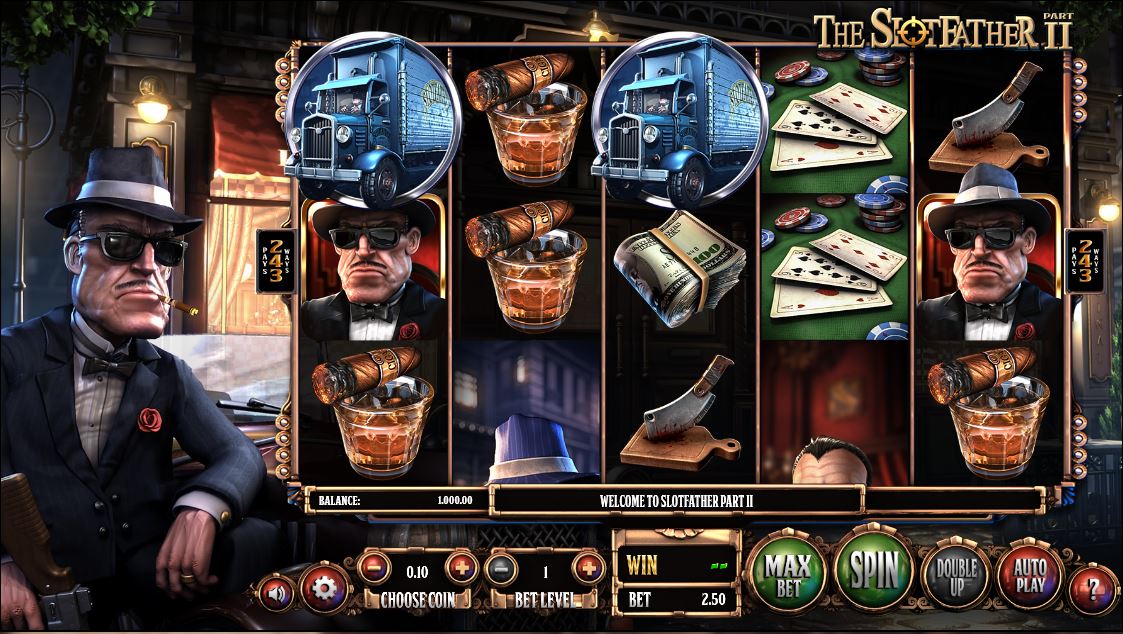Raise the bet level with plus button
Image resolution: width=1123 pixels, height=634 pixels.
(588, 569)
